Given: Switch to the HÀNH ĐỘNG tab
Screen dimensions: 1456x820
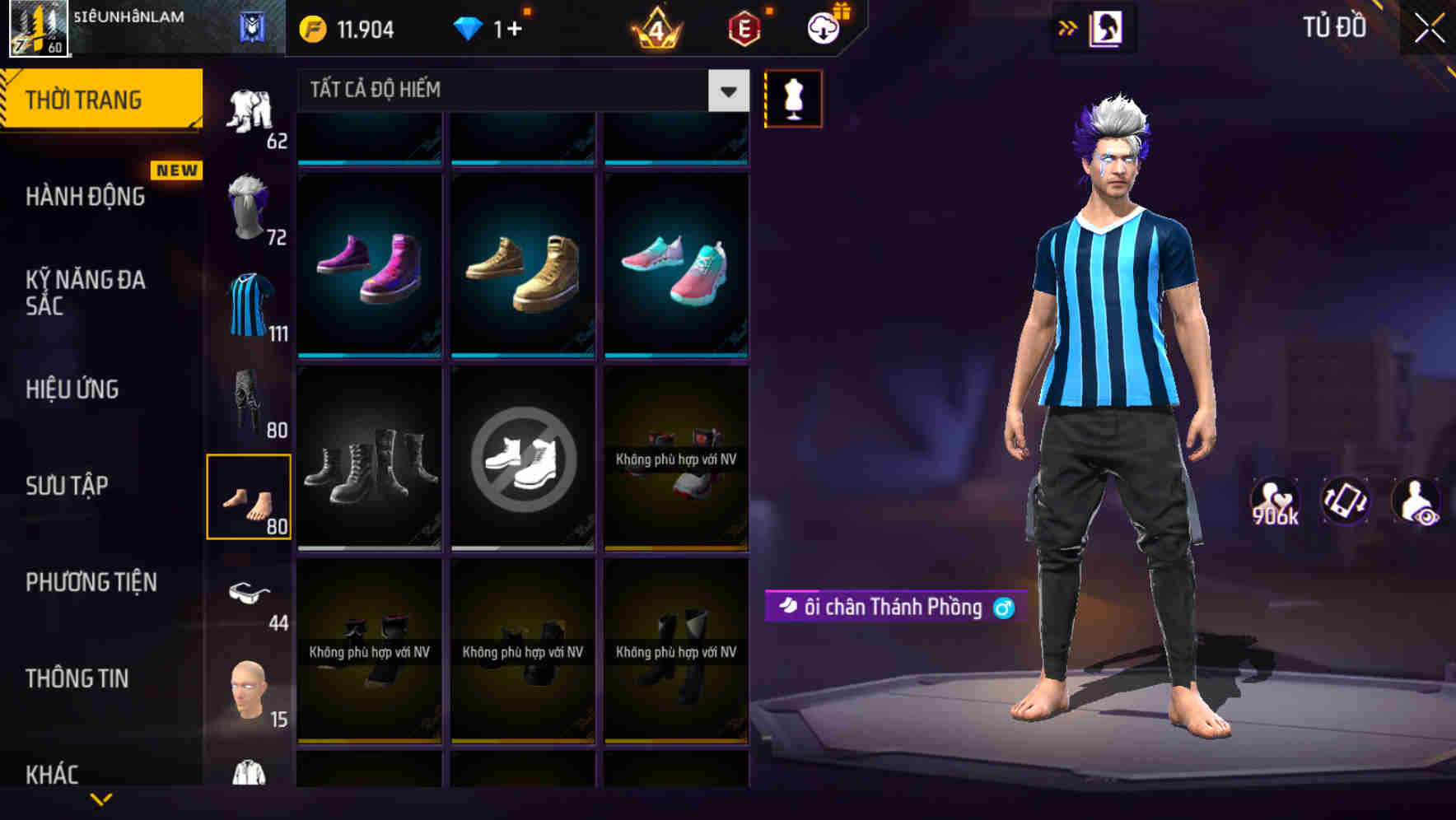Looking at the screenshot, I should [x=86, y=196].
